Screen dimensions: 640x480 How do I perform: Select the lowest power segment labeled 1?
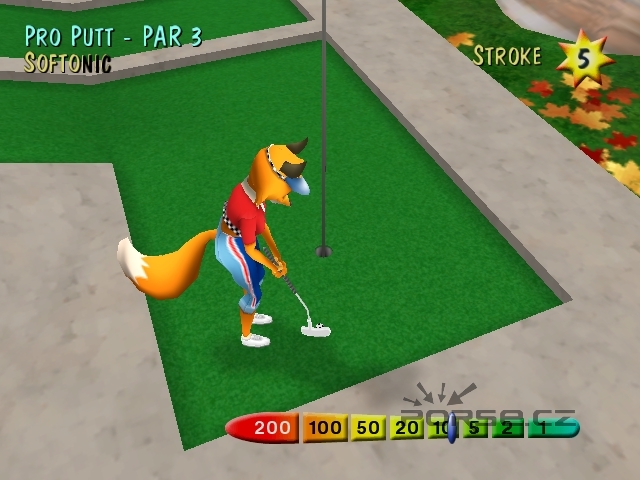(544, 429)
